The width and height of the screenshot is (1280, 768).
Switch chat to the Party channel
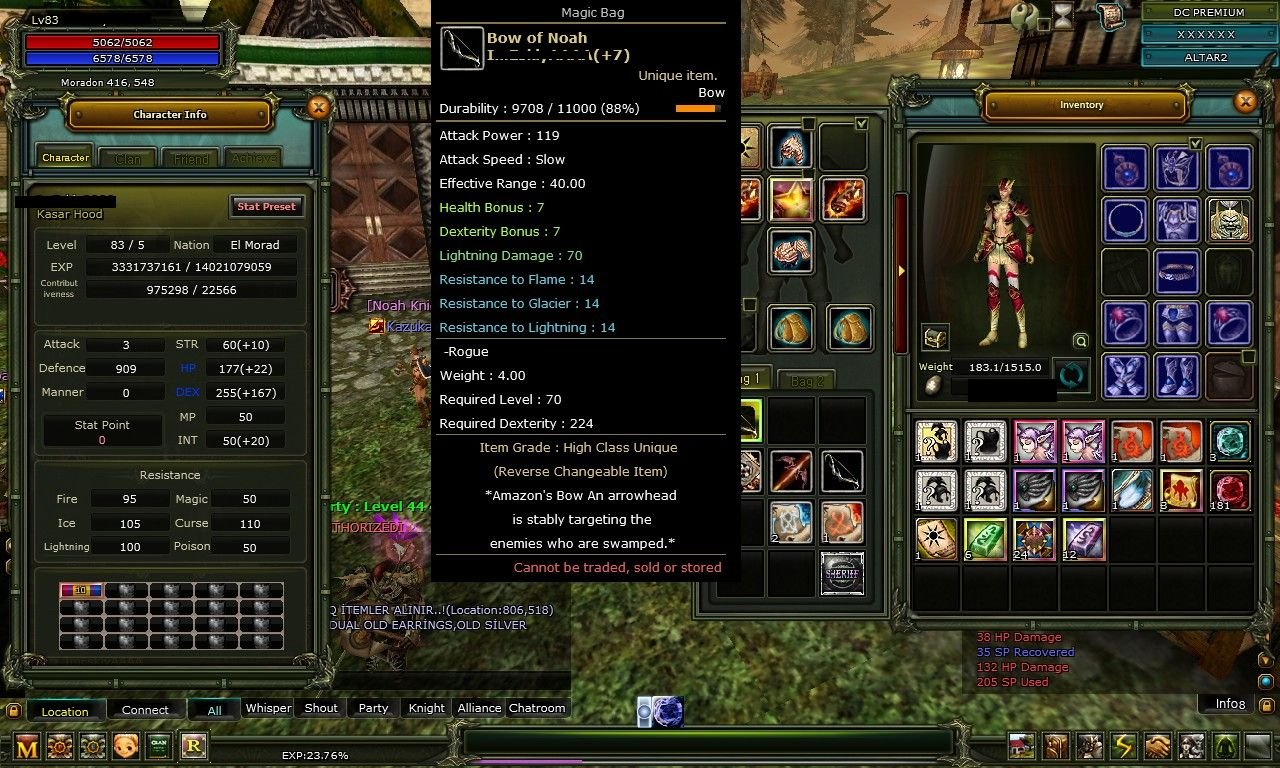tap(373, 708)
